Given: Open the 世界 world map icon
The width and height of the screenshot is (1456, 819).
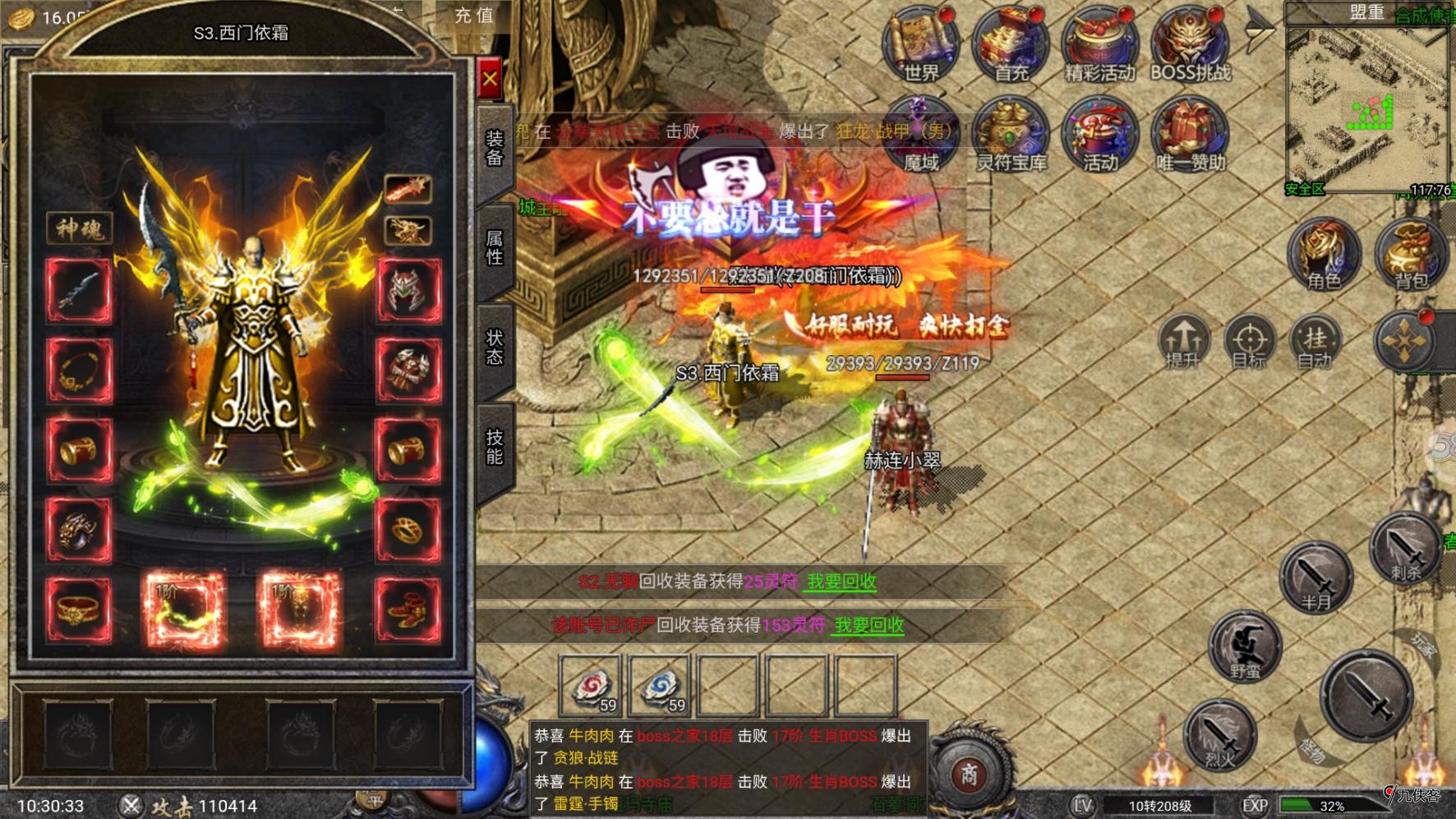Looking at the screenshot, I should (921, 47).
